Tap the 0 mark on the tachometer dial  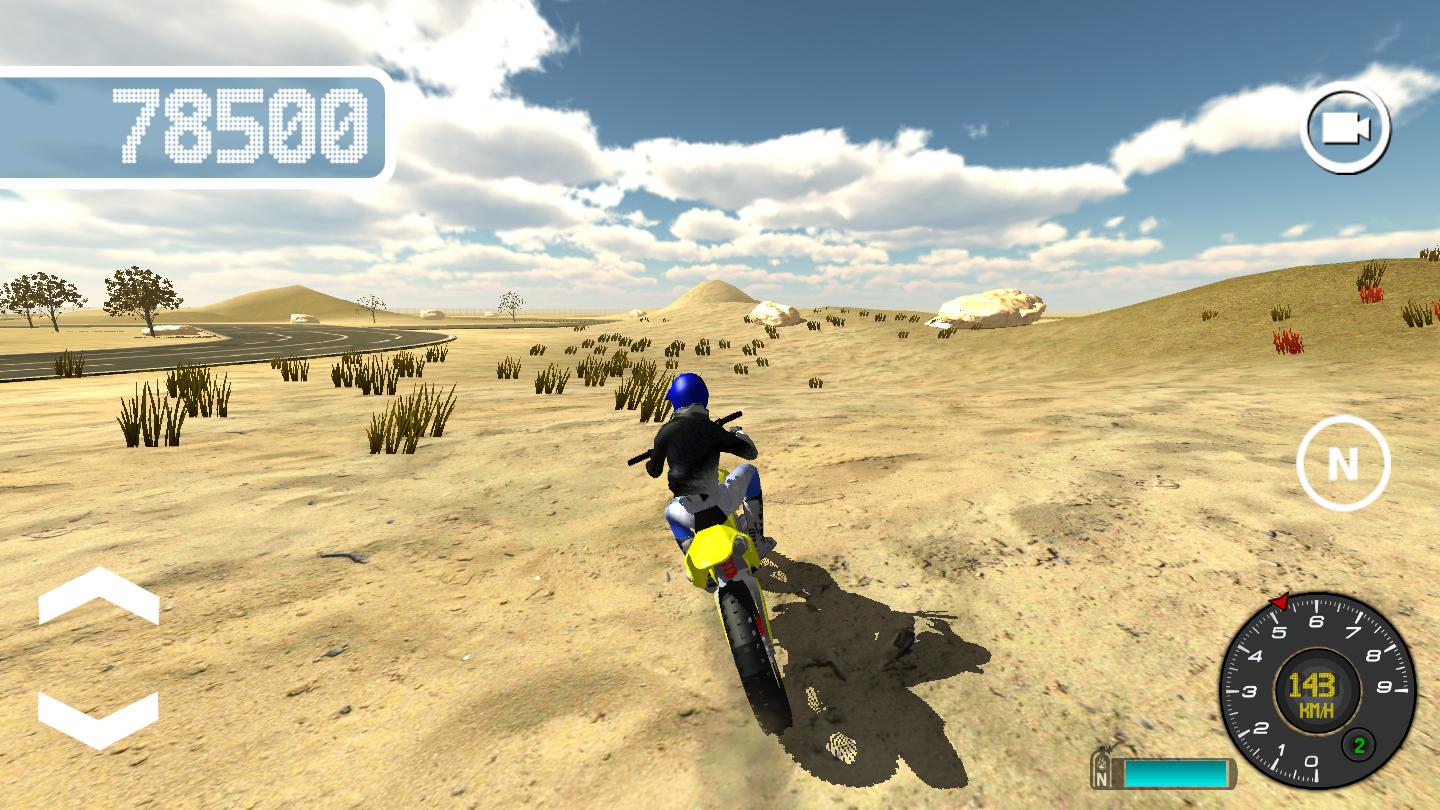(1311, 761)
